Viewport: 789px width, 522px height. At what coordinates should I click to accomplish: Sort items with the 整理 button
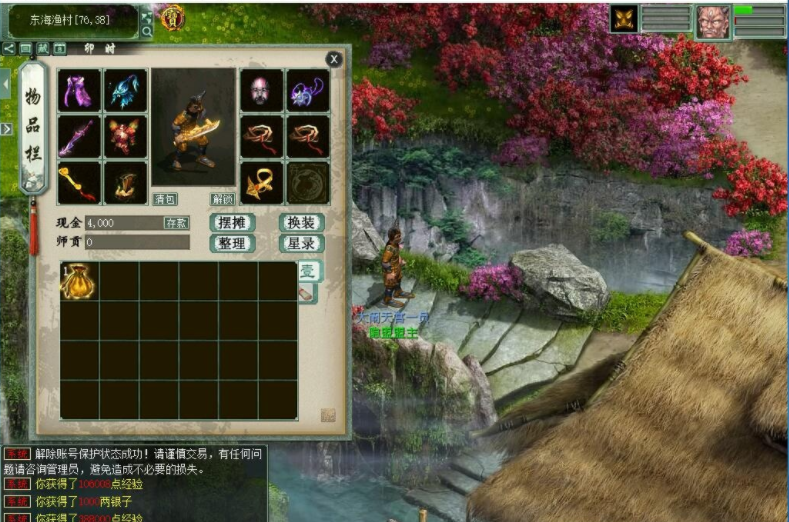point(233,243)
